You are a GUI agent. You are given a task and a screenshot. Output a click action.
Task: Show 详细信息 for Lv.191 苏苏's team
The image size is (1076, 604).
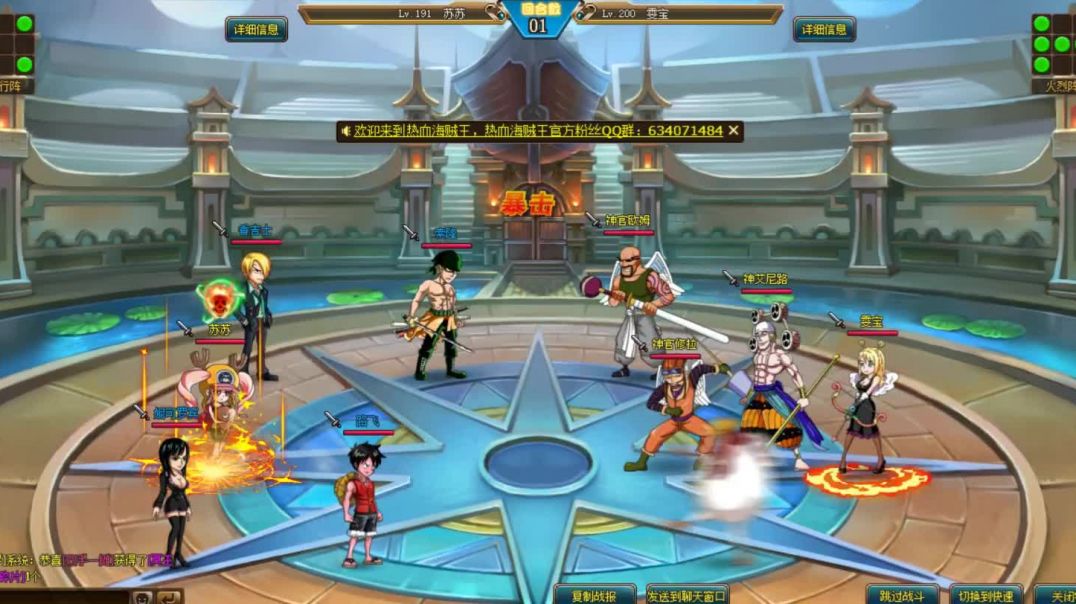coord(256,29)
